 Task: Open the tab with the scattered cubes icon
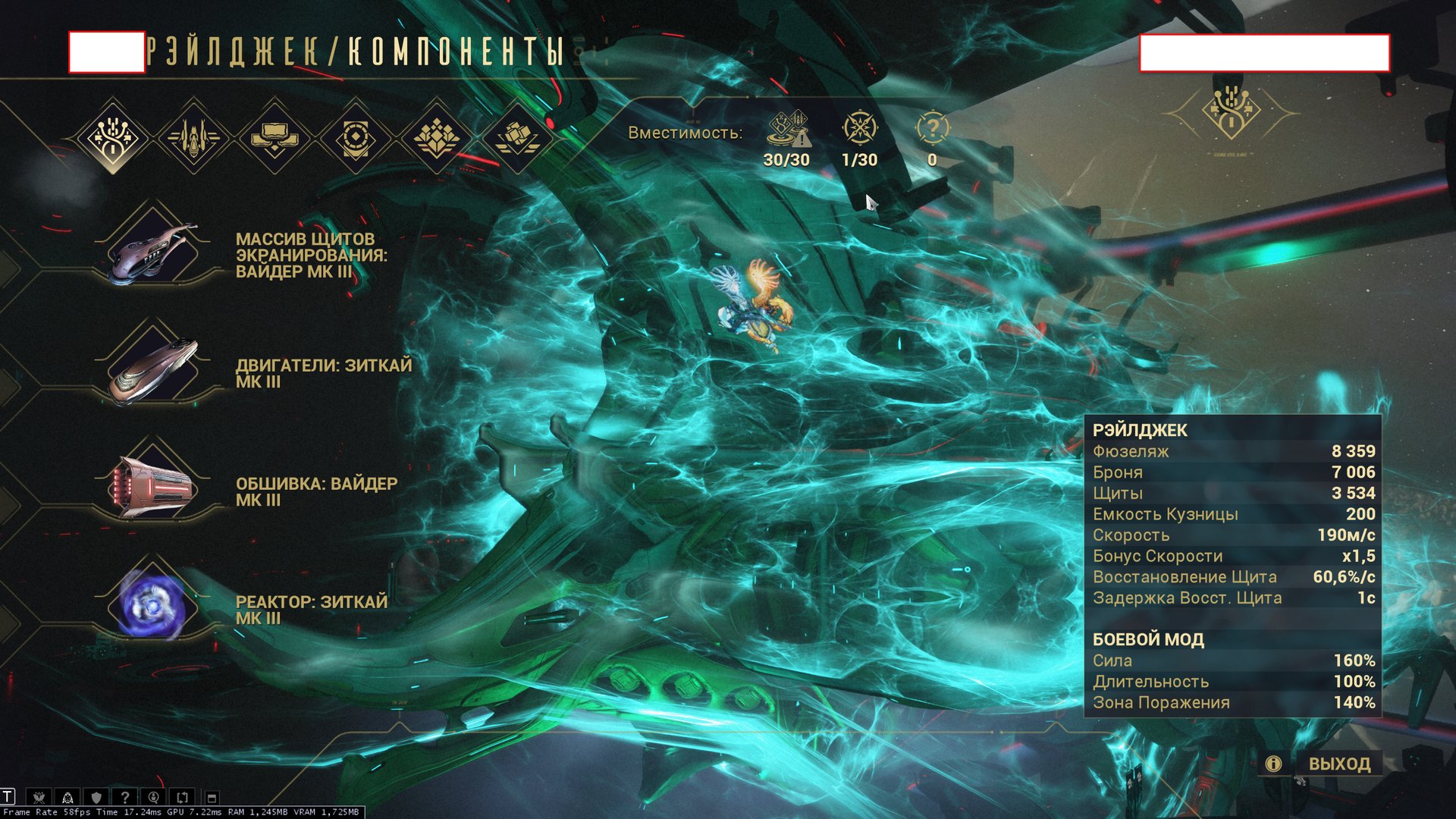(x=516, y=138)
